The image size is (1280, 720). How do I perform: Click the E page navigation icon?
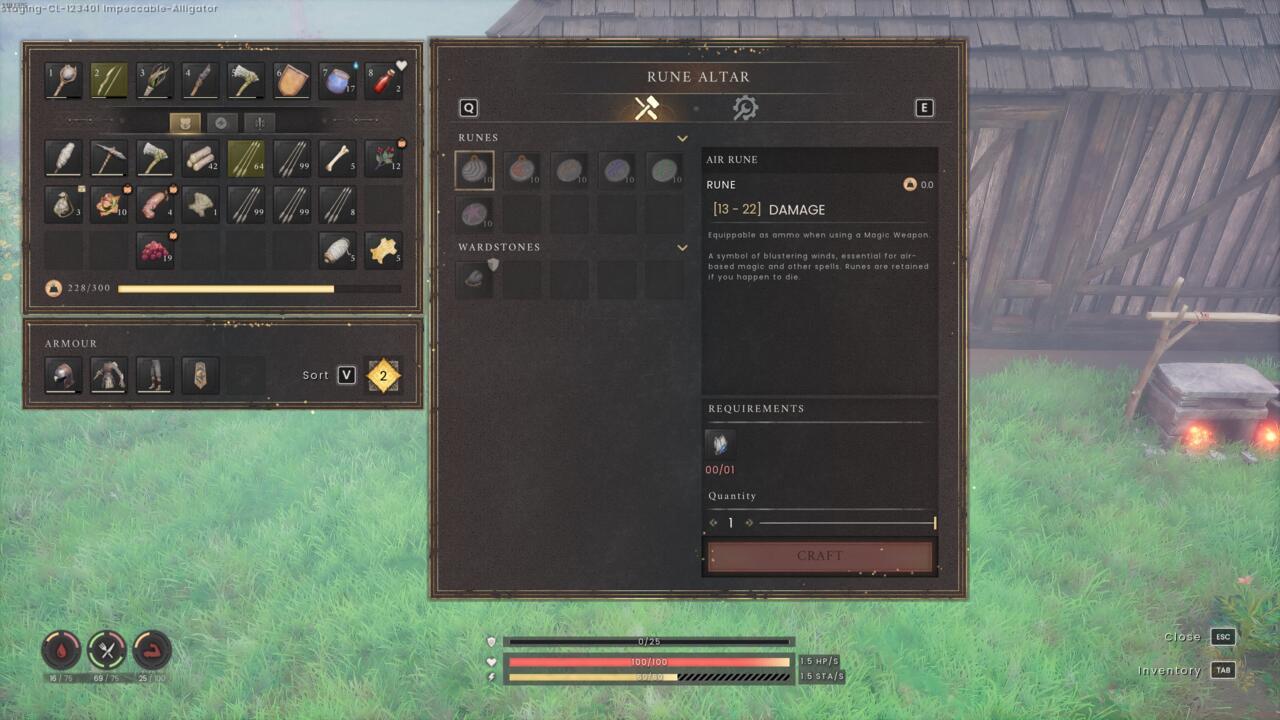click(x=924, y=107)
